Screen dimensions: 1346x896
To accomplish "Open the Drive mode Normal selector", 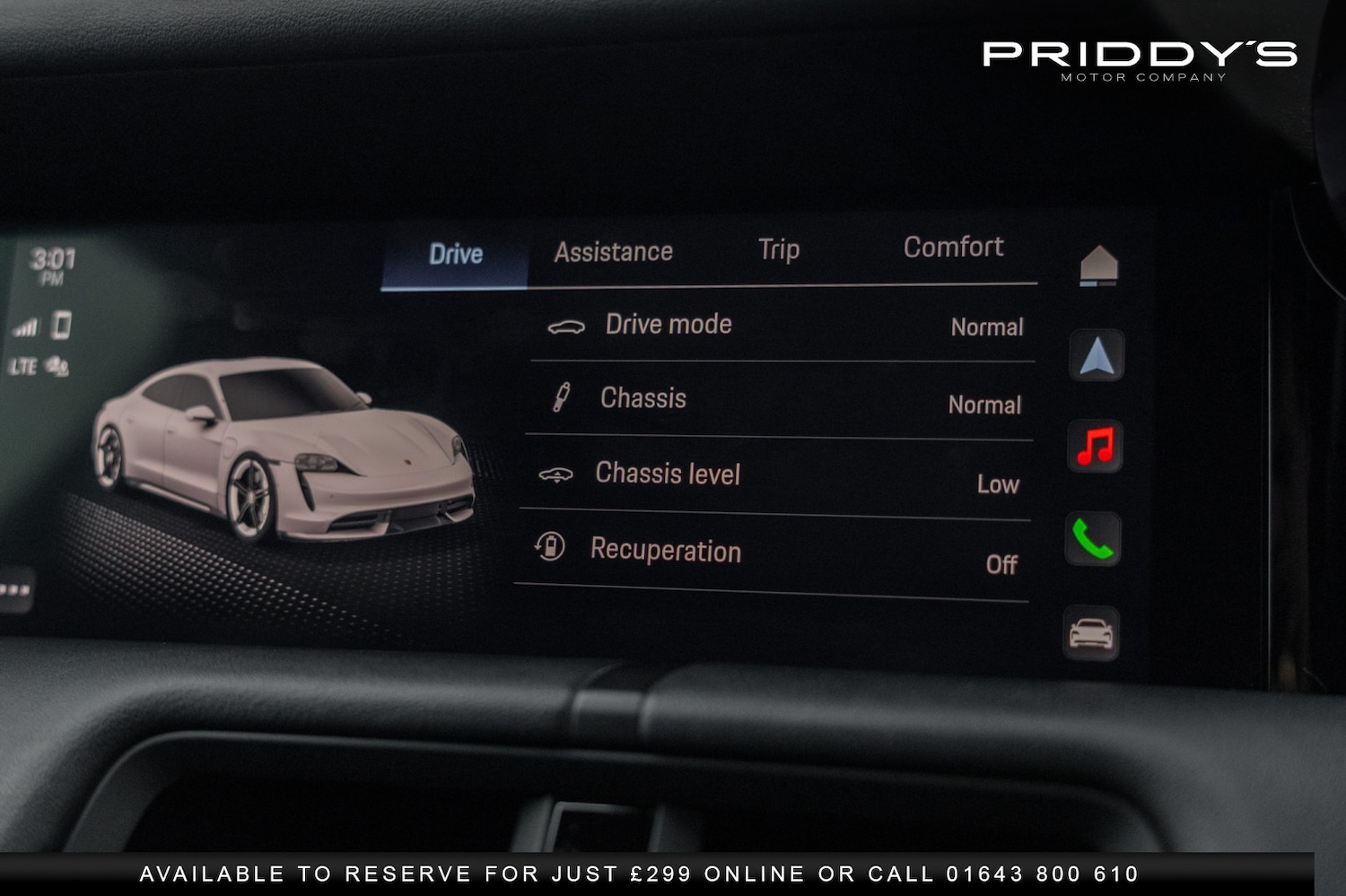I will point(986,328).
